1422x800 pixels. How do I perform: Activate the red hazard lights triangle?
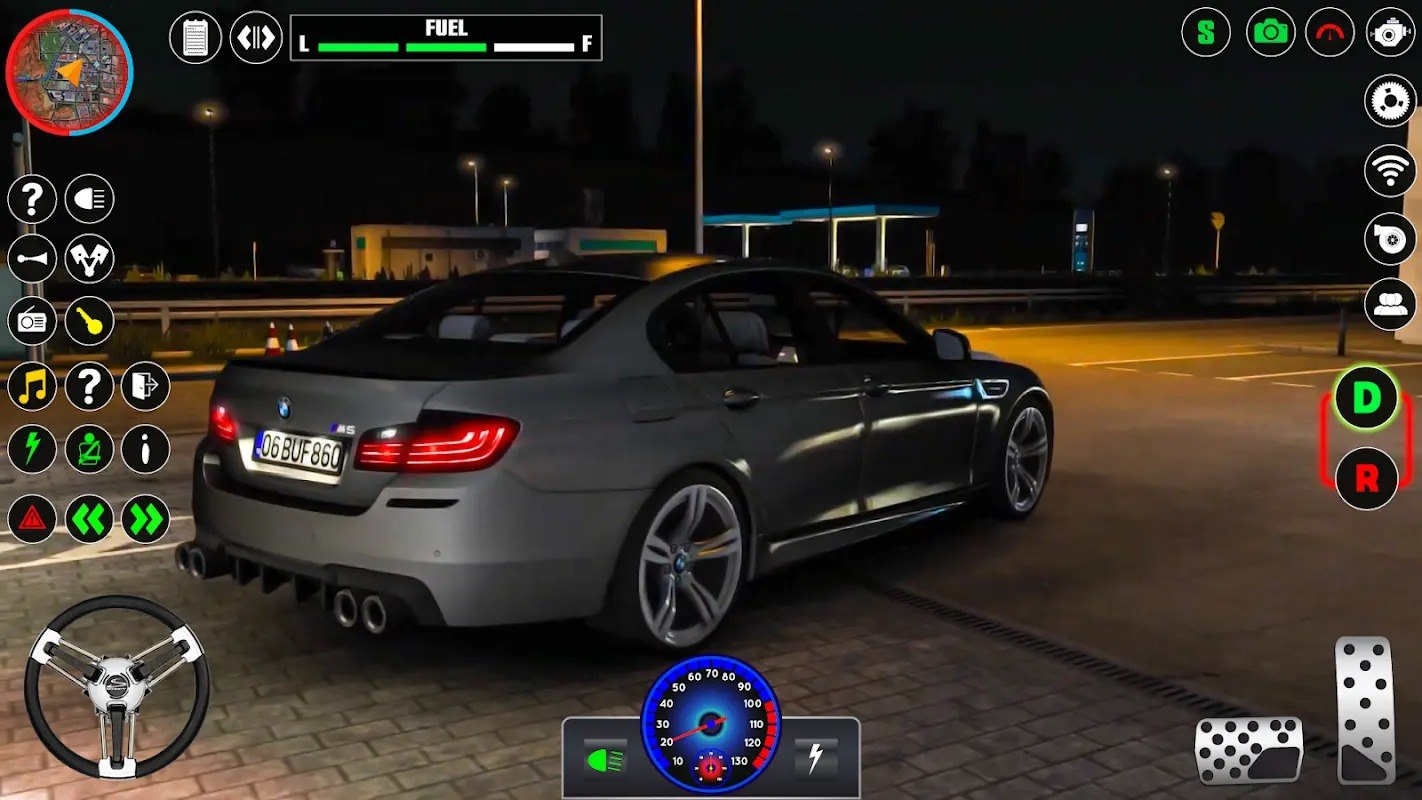coord(32,519)
